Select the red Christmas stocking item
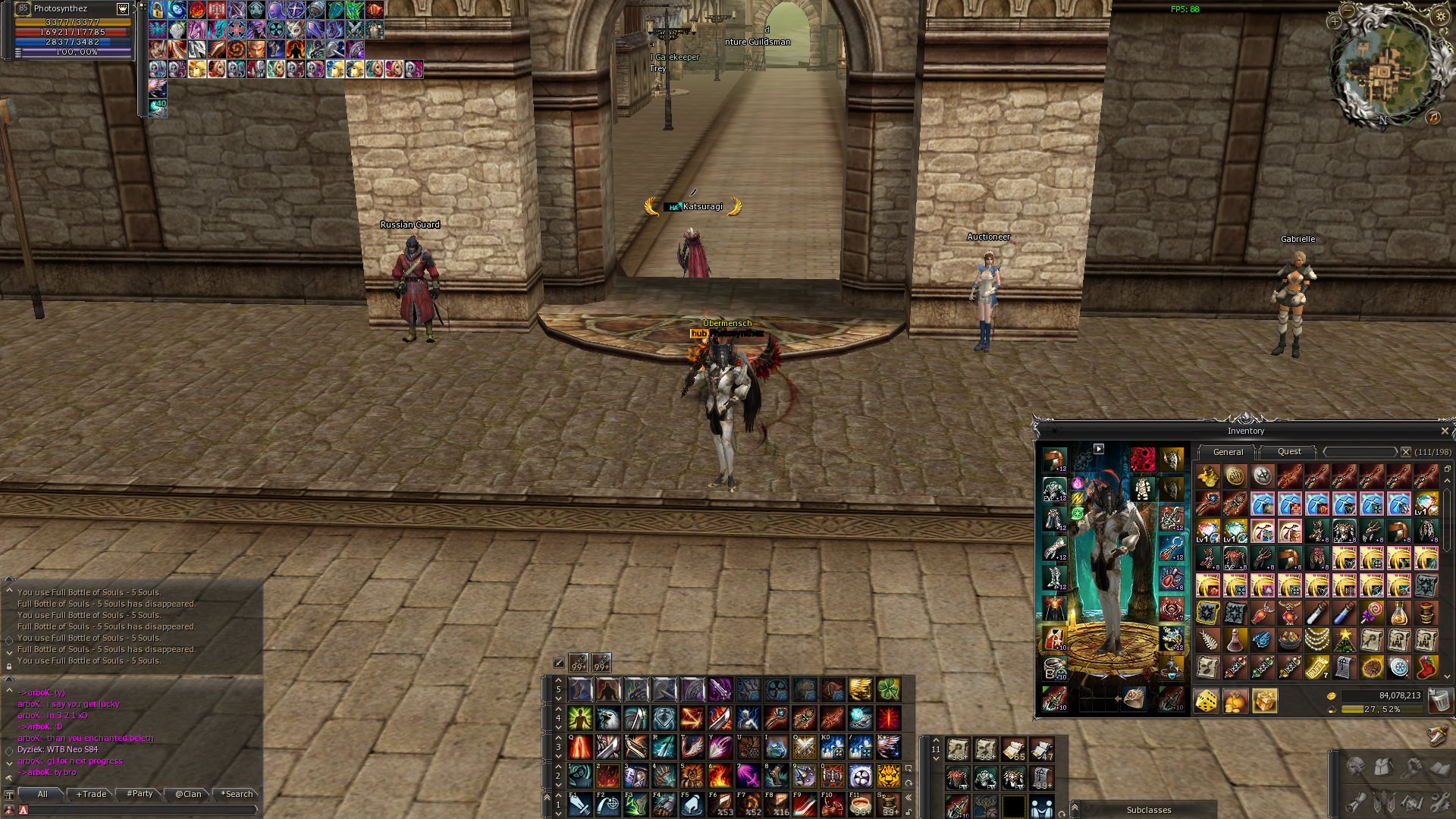 pyautogui.click(x=1426, y=667)
